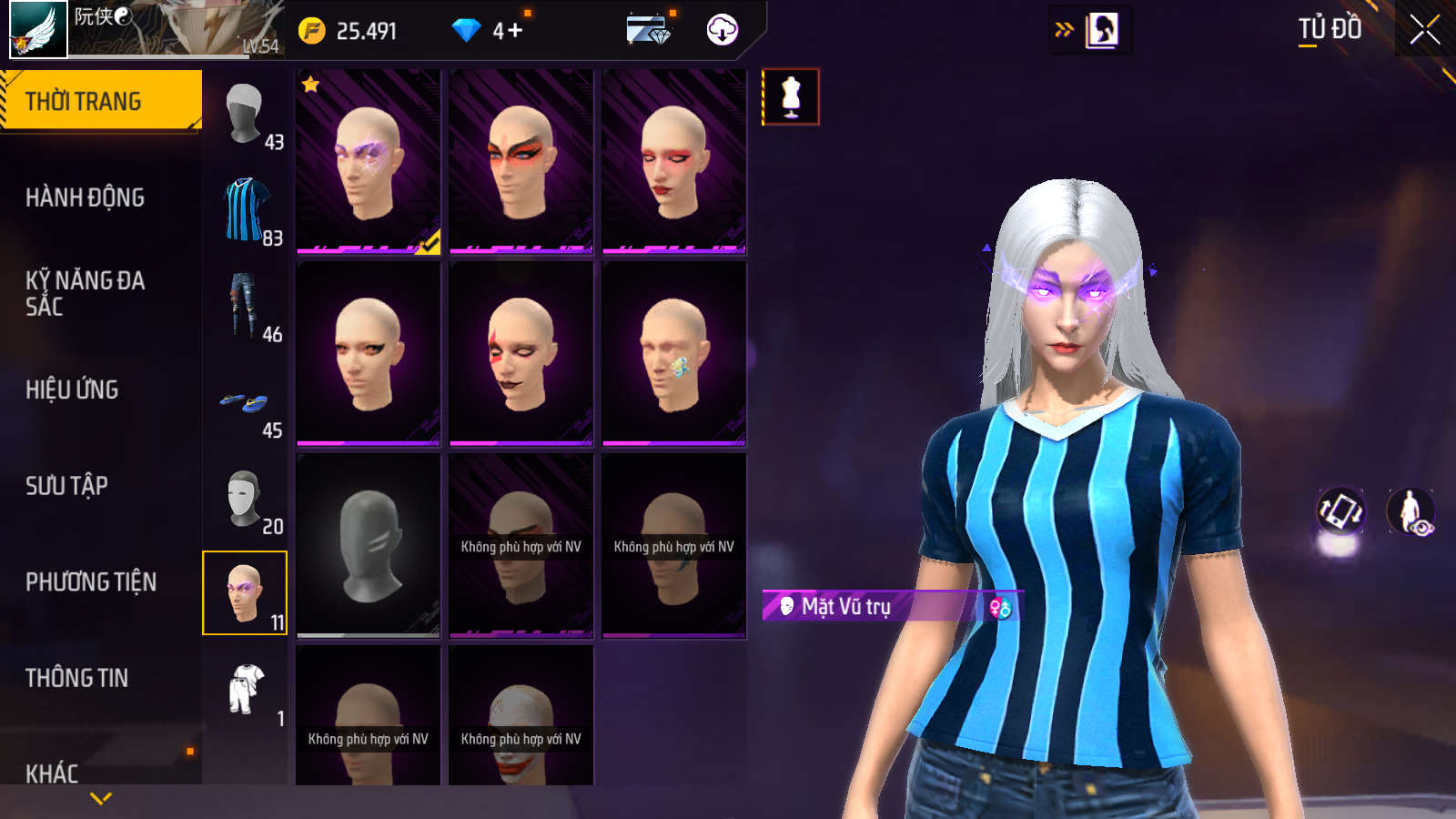Image resolution: width=1456 pixels, height=819 pixels.
Task: Select the head category with 43 items
Action: coord(246,115)
